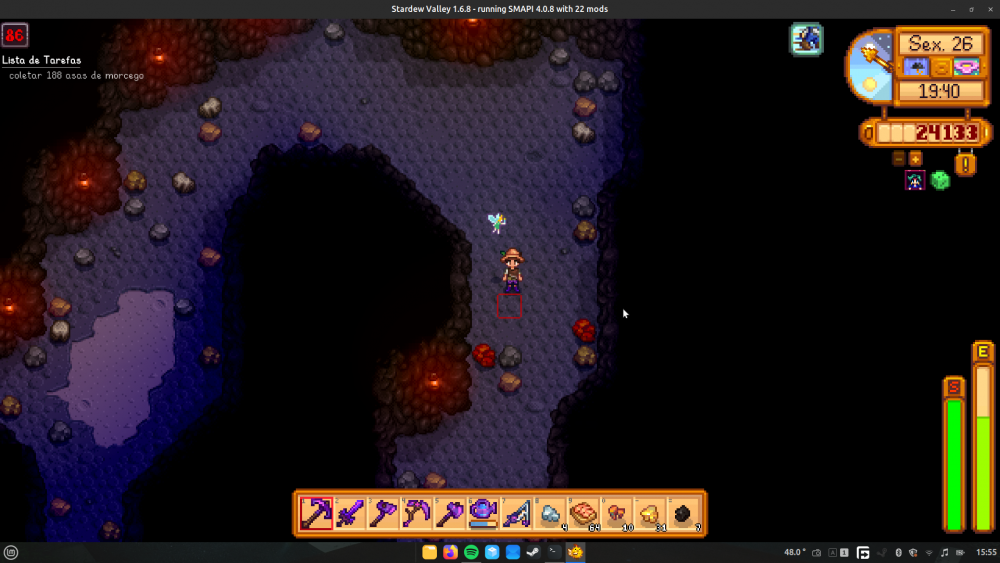Open the "Lista de Tarefas" task tracker
1000x563 pixels.
[x=41, y=60]
